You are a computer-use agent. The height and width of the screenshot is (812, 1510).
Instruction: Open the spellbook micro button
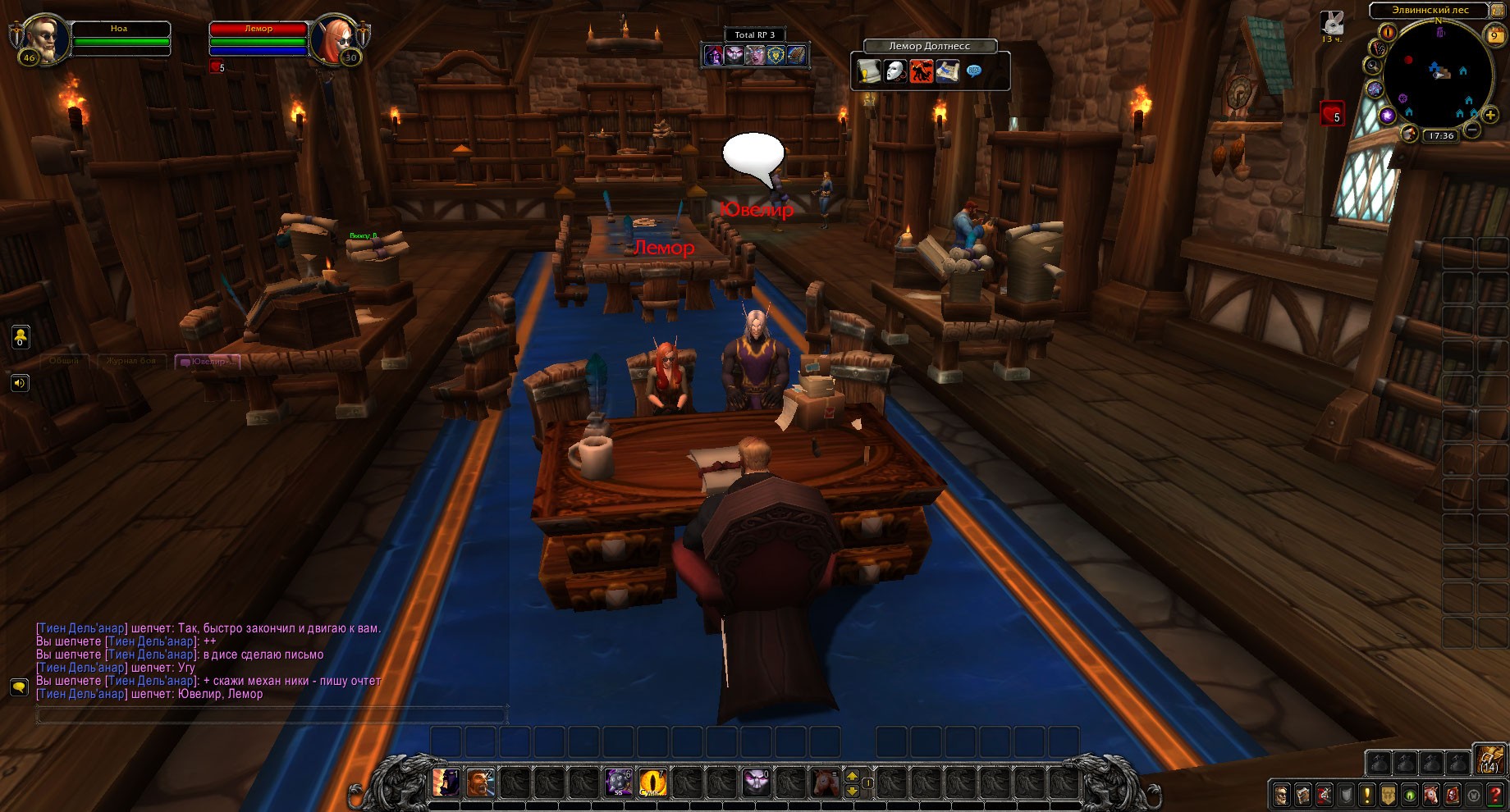[x=1302, y=794]
